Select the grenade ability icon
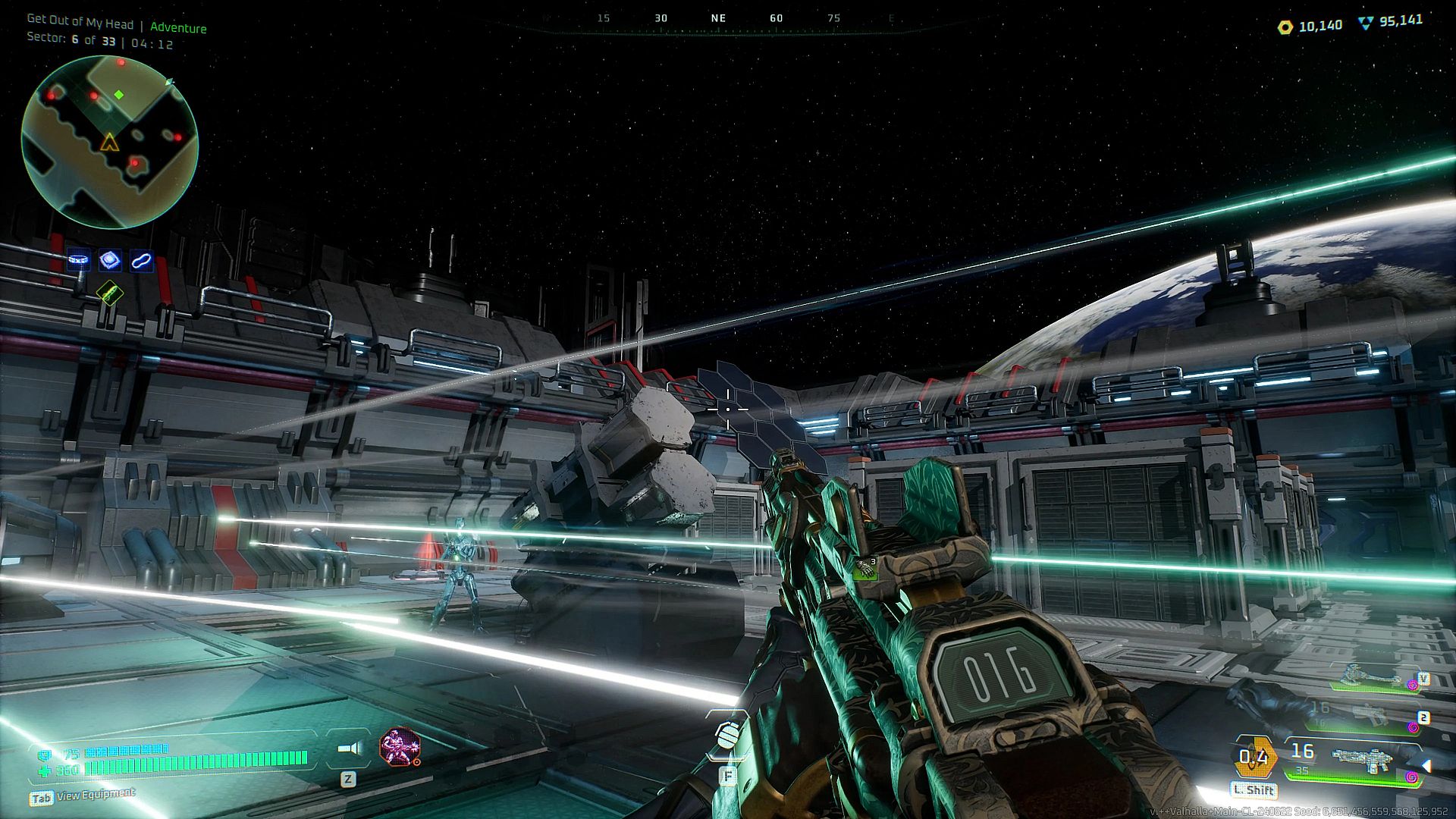The height and width of the screenshot is (819, 1456). (x=728, y=735)
